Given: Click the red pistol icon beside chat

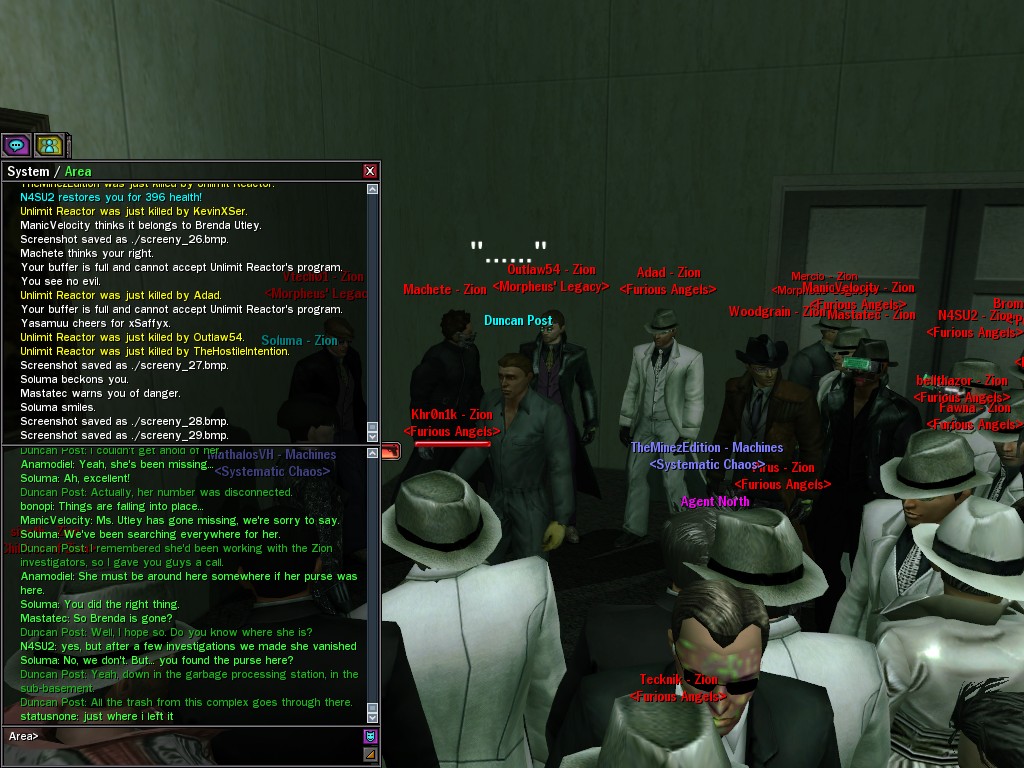Looking at the screenshot, I should [391, 452].
